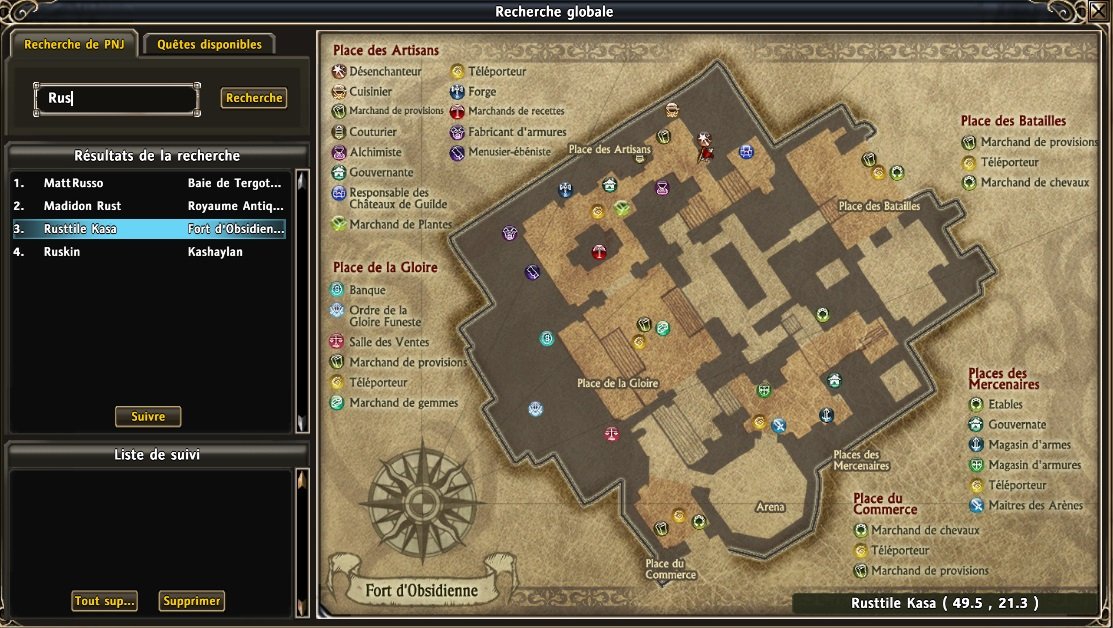
Task: Click the NPC name search field
Action: pos(116,99)
